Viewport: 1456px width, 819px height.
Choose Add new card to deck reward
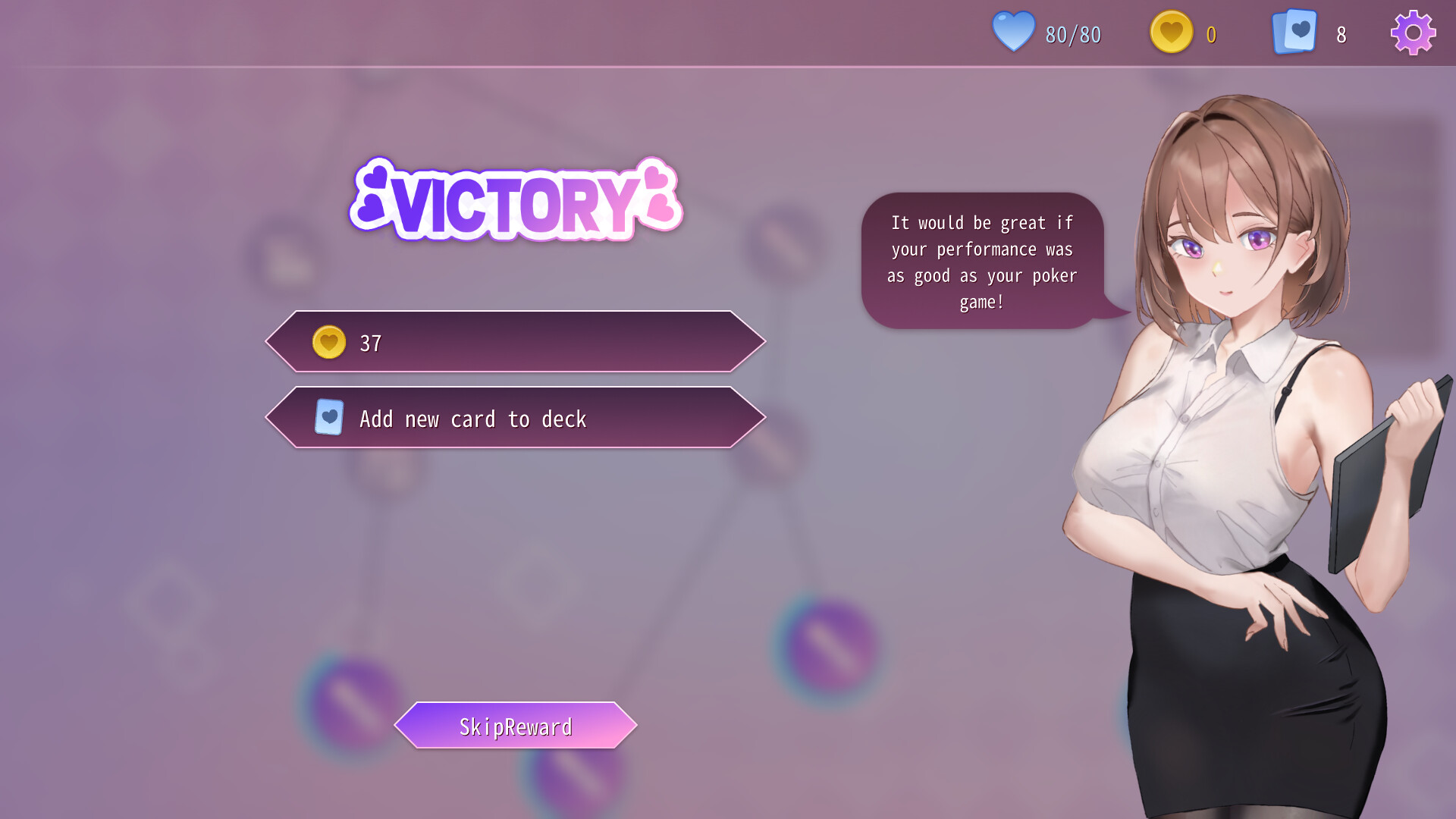[x=515, y=418]
